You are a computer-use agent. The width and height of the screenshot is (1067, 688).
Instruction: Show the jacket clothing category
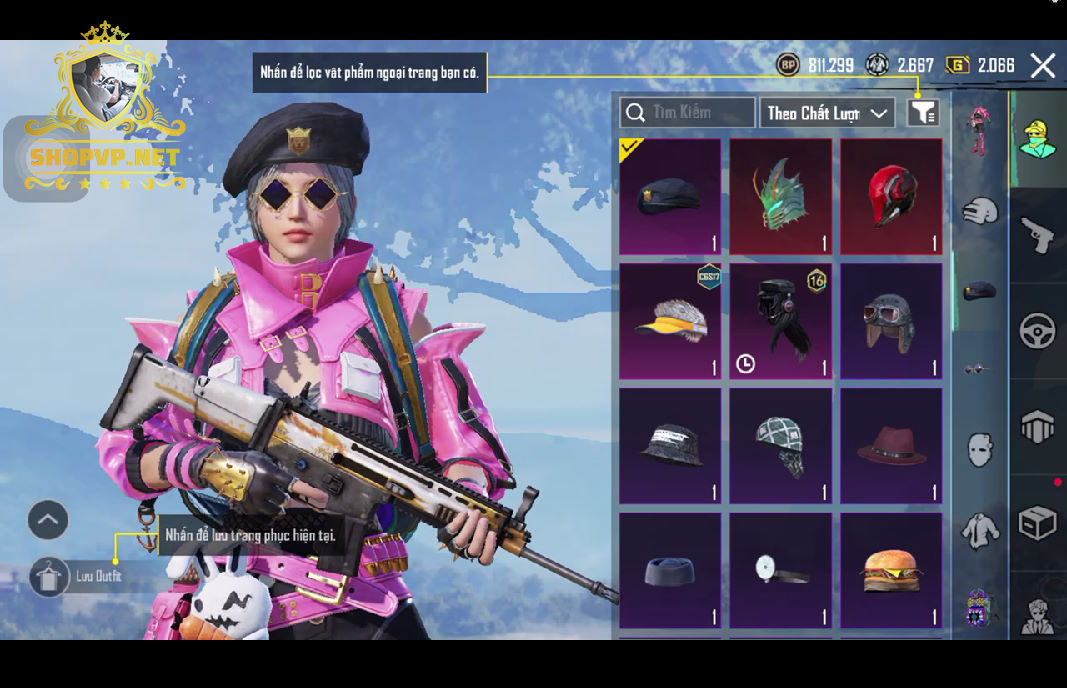pos(980,530)
